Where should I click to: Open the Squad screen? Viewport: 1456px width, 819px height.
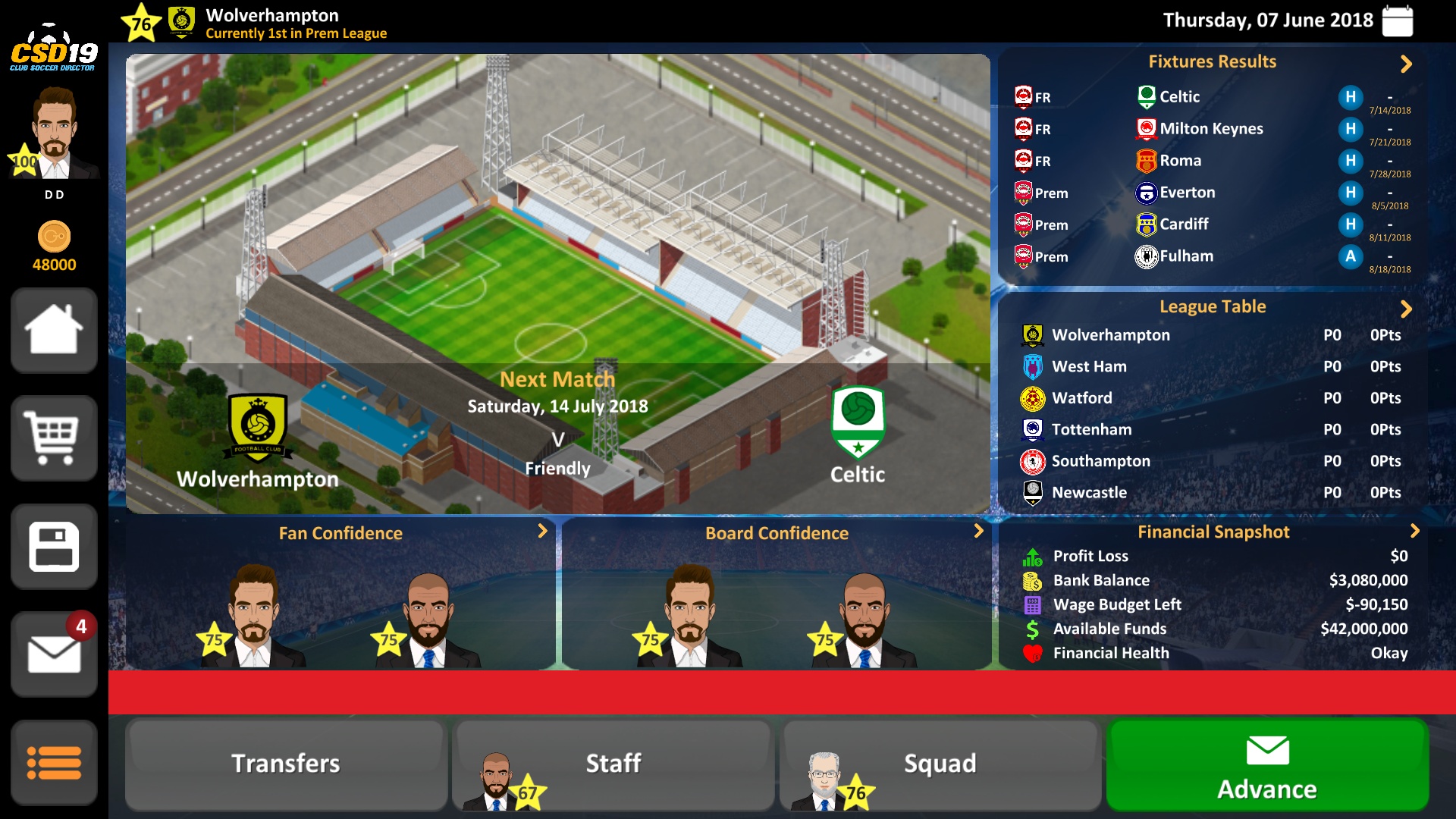coord(940,764)
